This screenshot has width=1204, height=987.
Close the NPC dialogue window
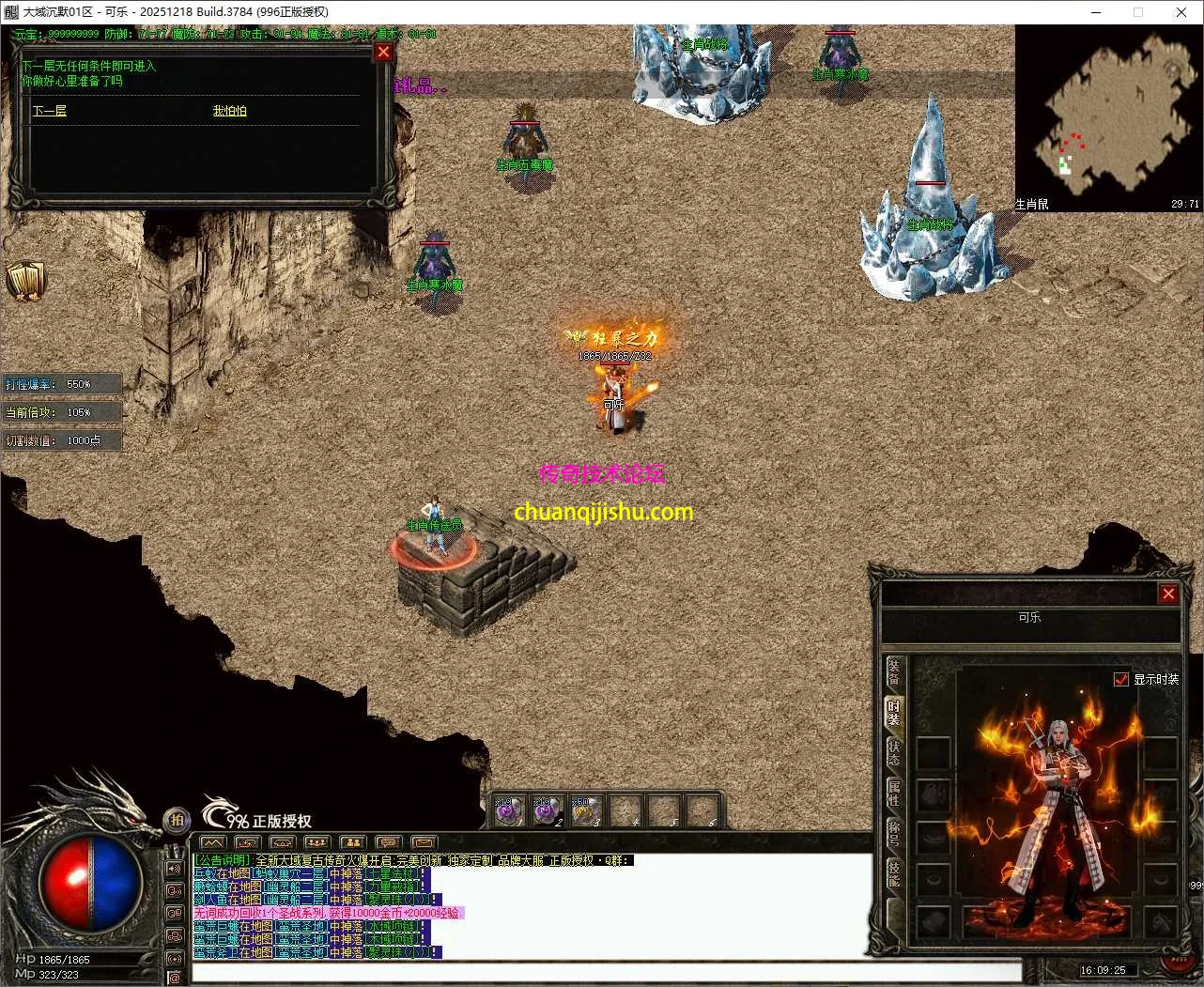pyautogui.click(x=383, y=53)
